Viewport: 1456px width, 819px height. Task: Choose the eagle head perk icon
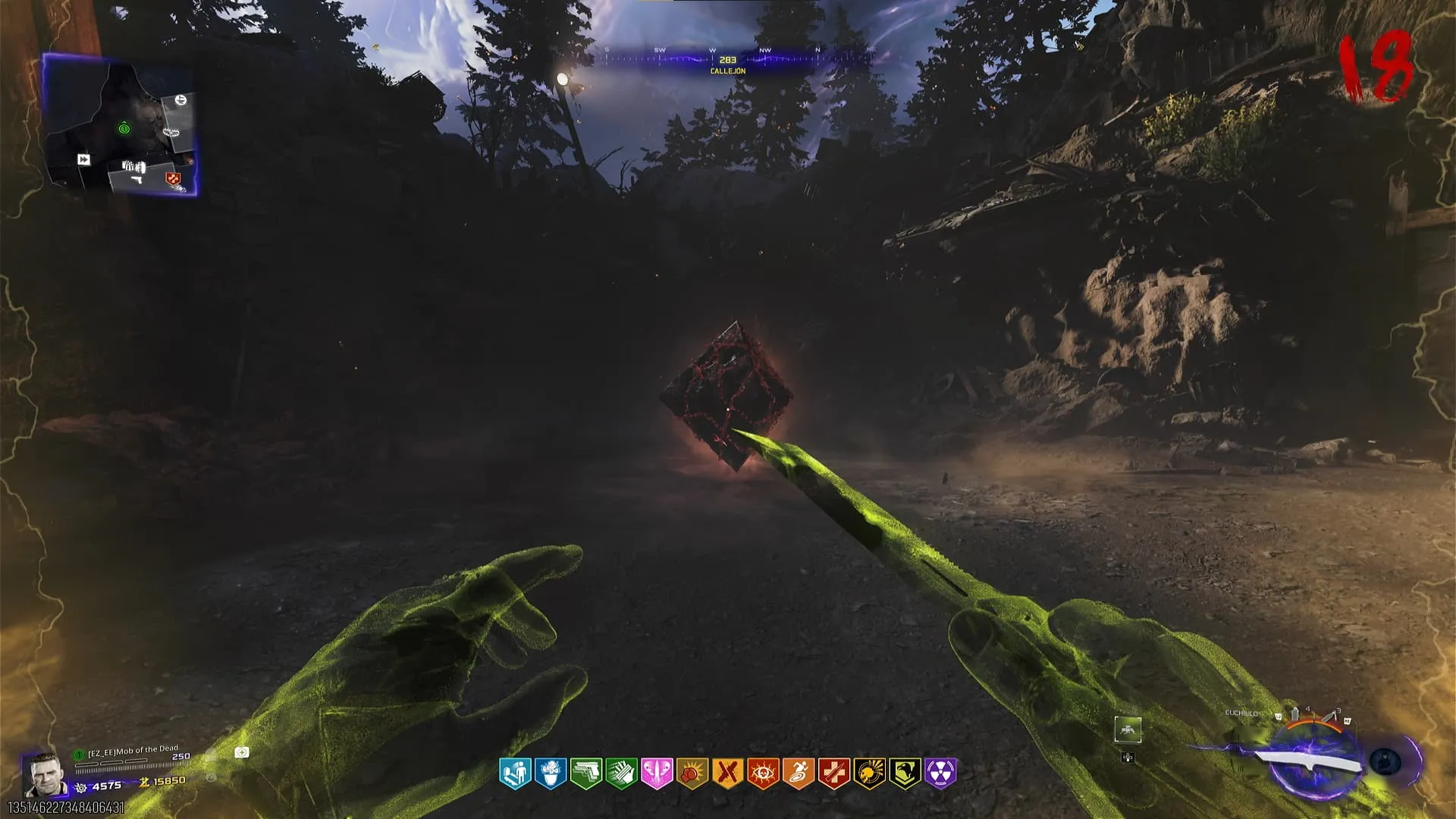point(905,773)
